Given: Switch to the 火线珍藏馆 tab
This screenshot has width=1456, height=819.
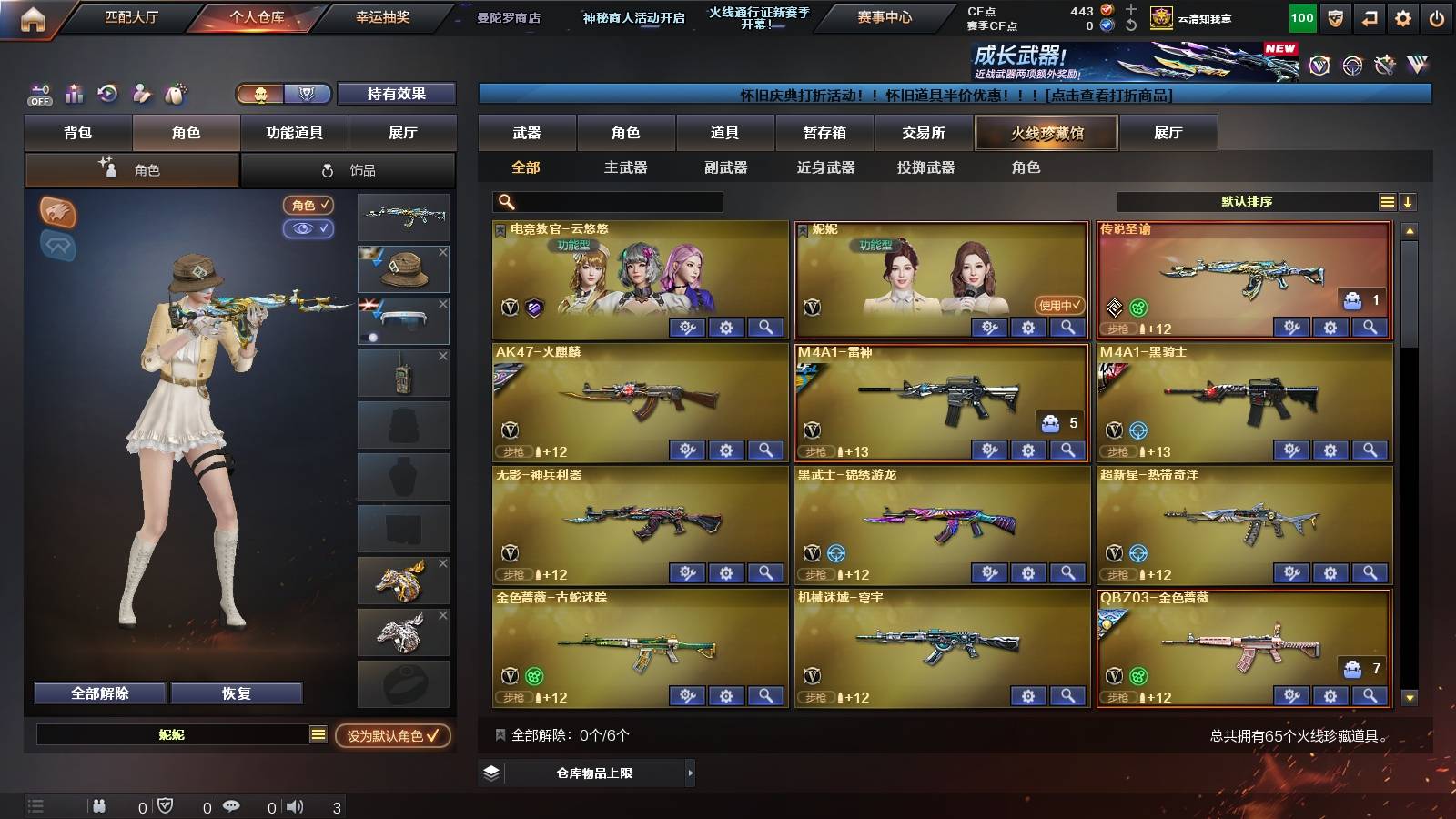Looking at the screenshot, I should [x=1046, y=133].
